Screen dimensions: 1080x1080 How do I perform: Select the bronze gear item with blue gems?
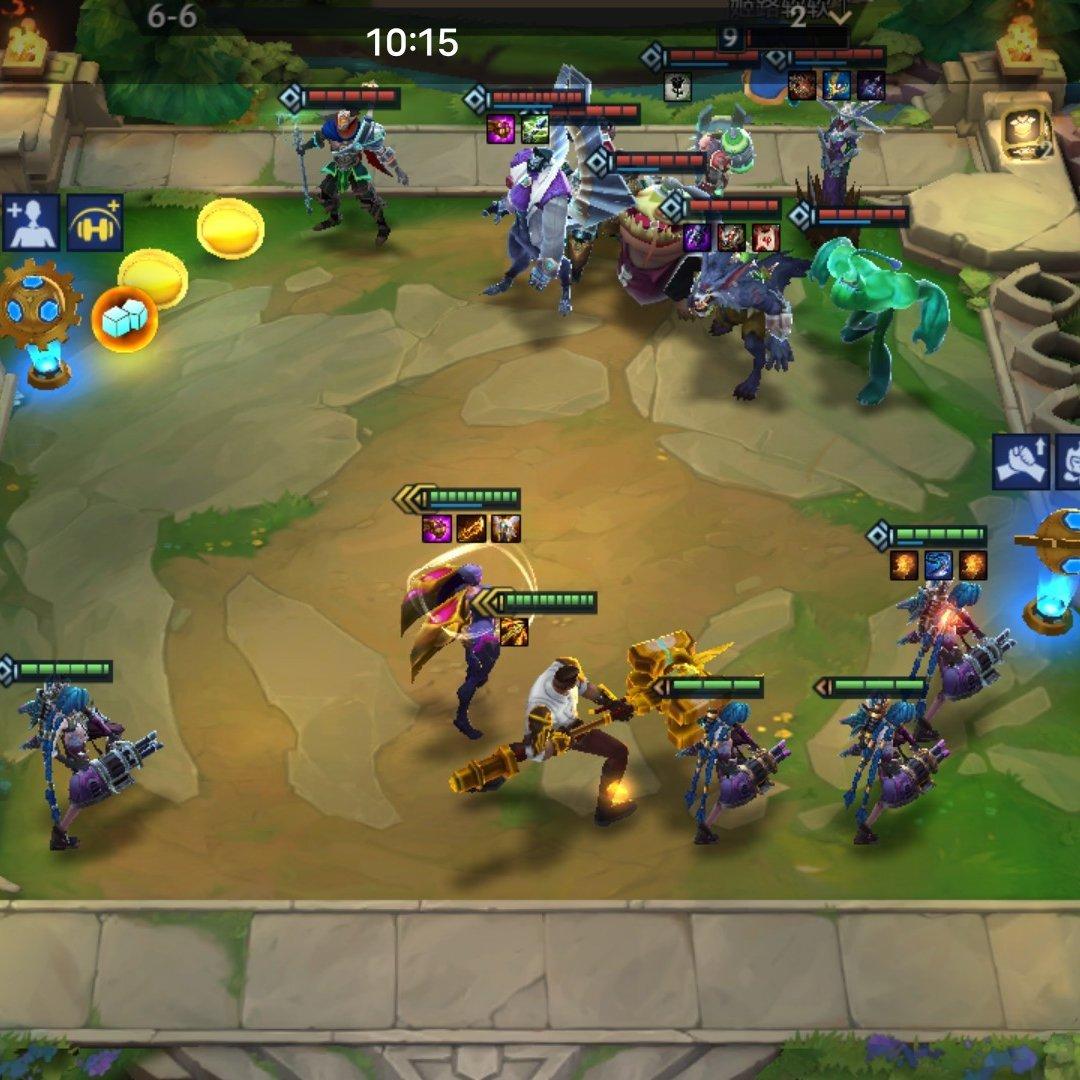(x=38, y=304)
